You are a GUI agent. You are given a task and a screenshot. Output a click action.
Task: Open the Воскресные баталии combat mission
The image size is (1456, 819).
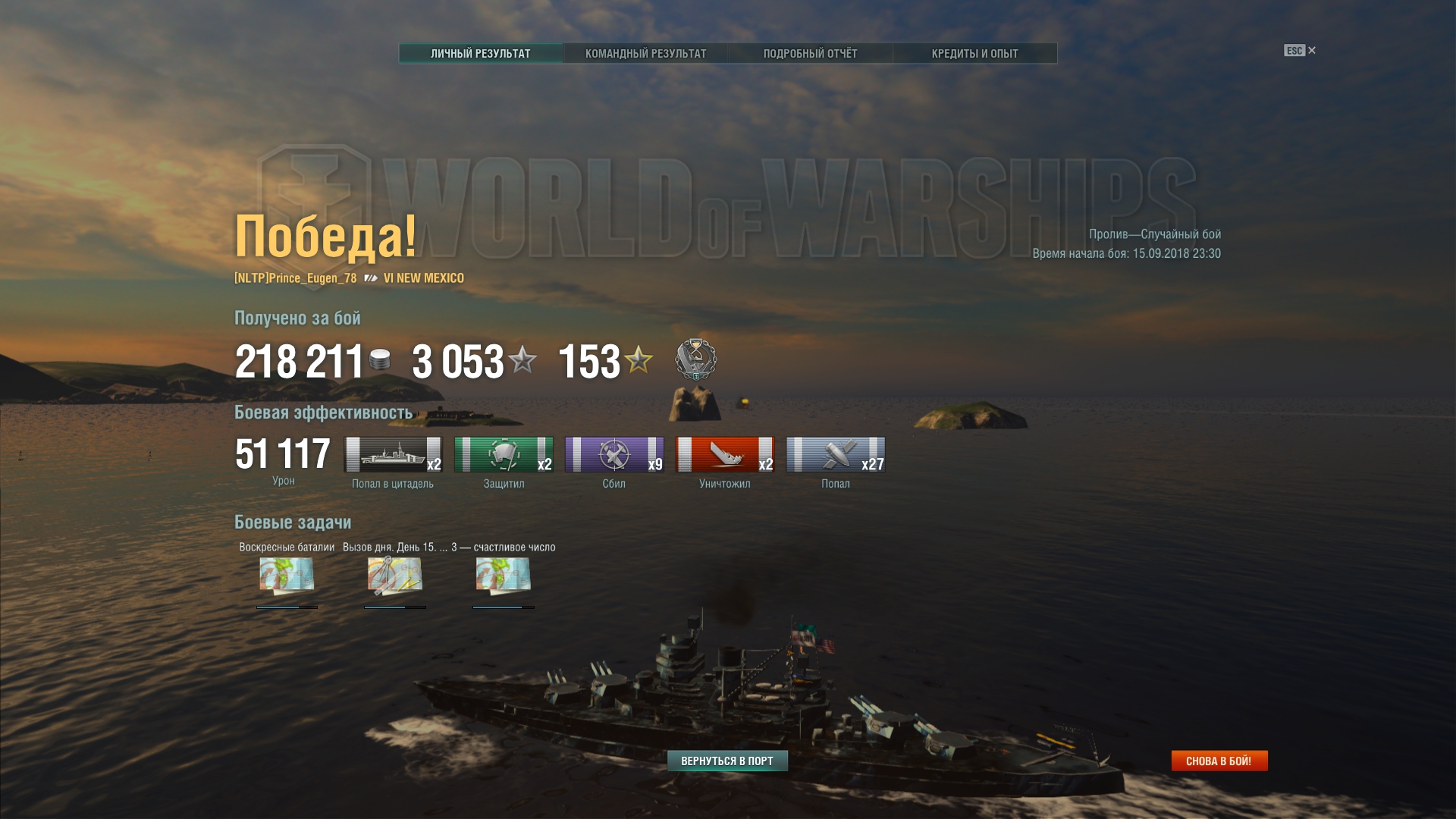pos(287,576)
